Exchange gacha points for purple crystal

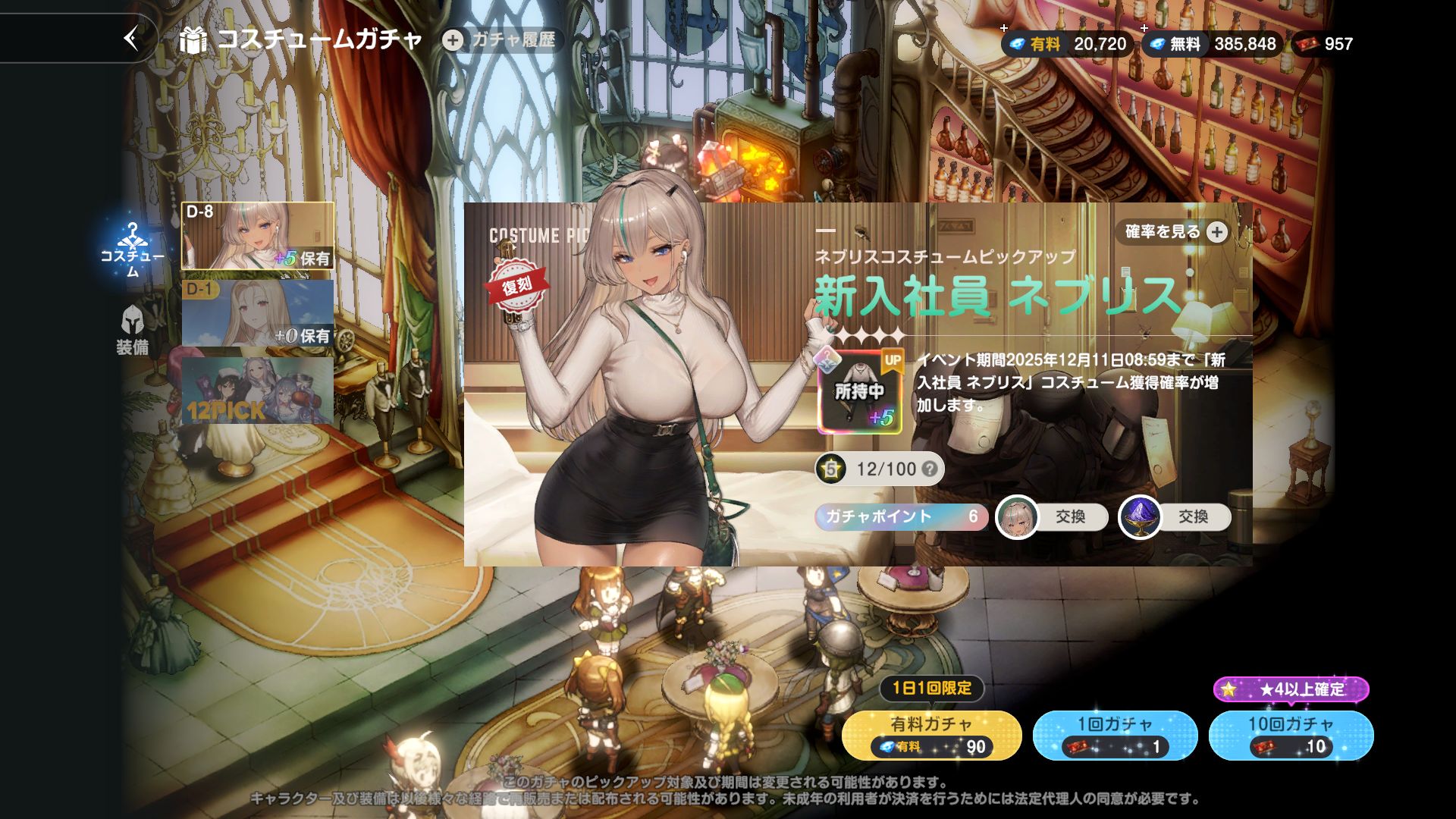(1175, 517)
